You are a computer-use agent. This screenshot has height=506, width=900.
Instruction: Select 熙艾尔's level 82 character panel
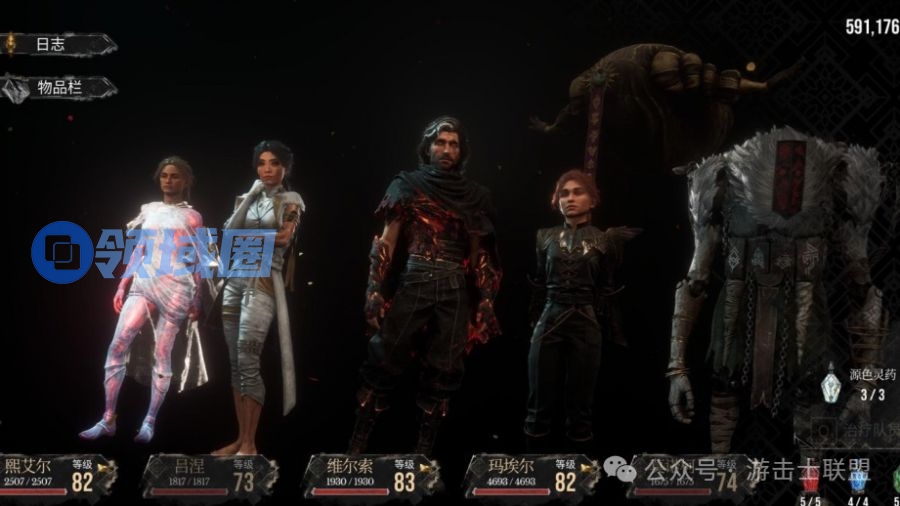pyautogui.click(x=57, y=476)
